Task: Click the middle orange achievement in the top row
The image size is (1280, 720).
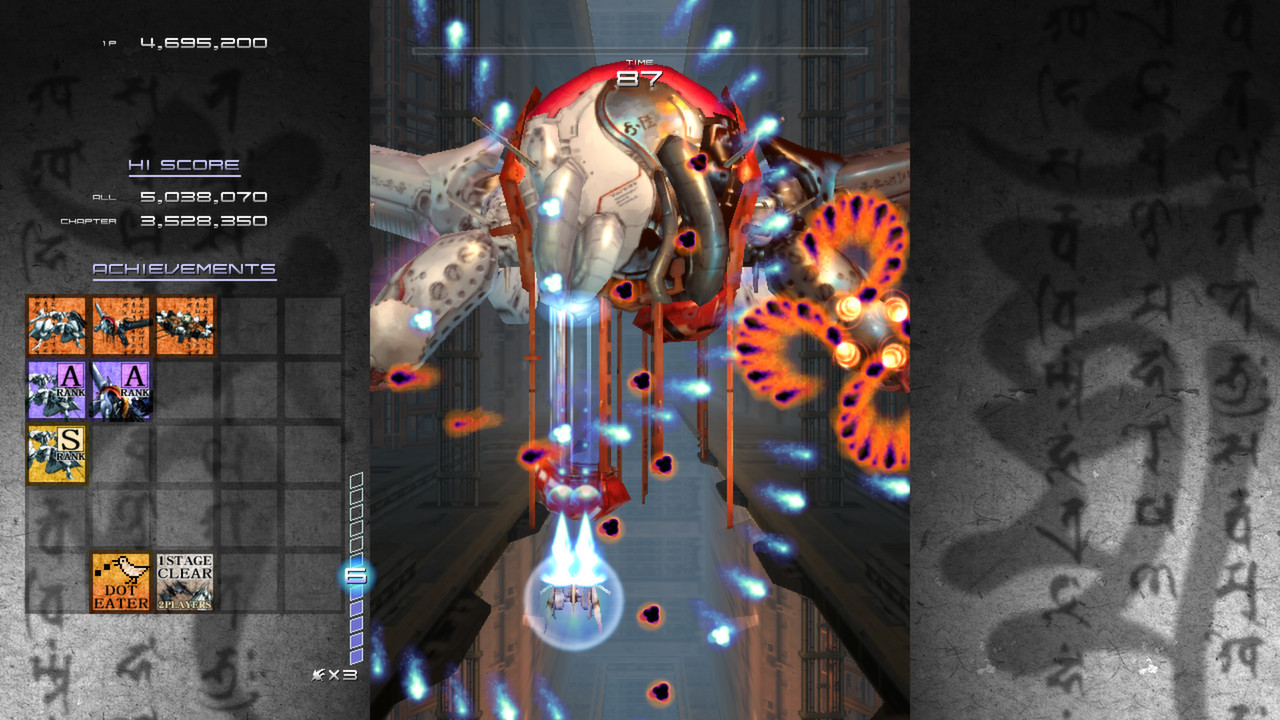Action: pyautogui.click(x=118, y=327)
